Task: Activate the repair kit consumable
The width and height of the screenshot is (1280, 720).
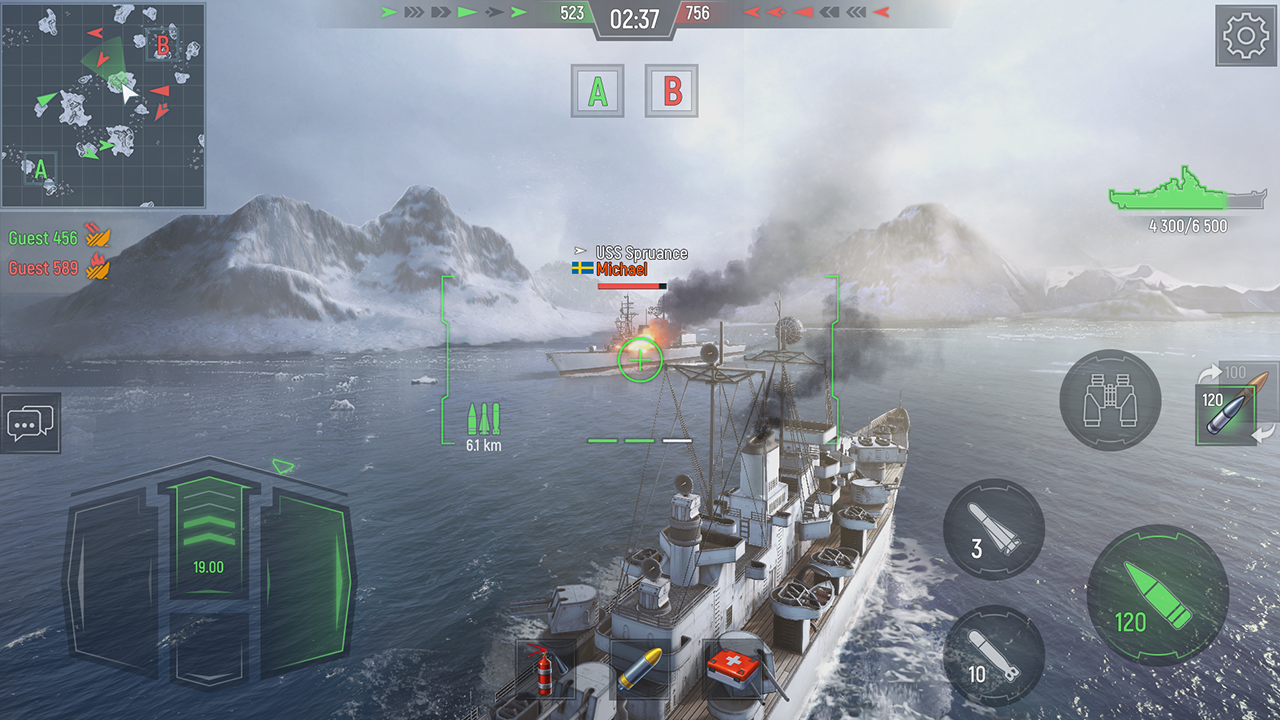Action: (731, 672)
